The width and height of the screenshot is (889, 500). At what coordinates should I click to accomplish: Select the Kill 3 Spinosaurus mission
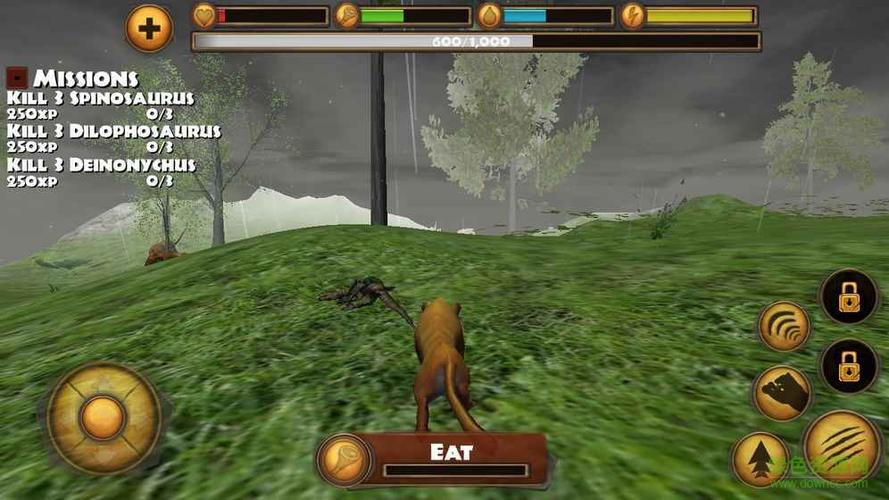click(x=100, y=98)
